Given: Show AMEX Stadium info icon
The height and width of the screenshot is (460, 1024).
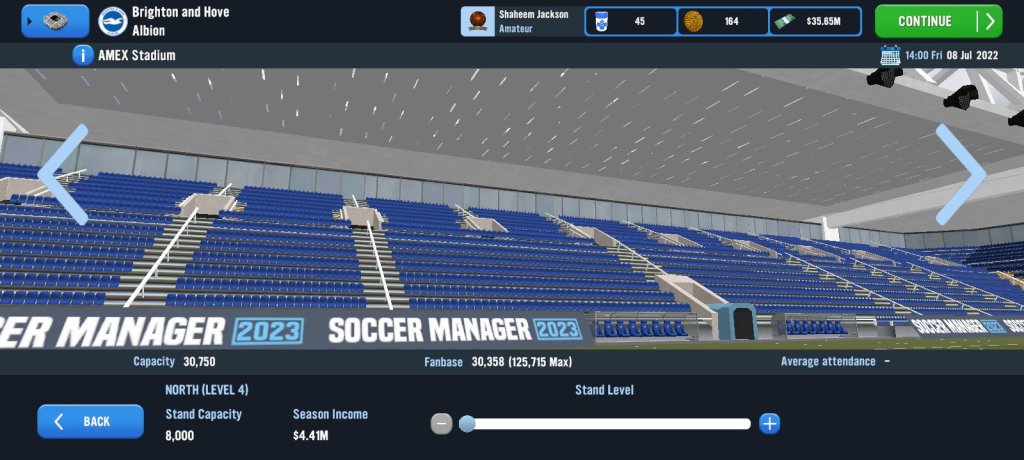Looking at the screenshot, I should 84,55.
